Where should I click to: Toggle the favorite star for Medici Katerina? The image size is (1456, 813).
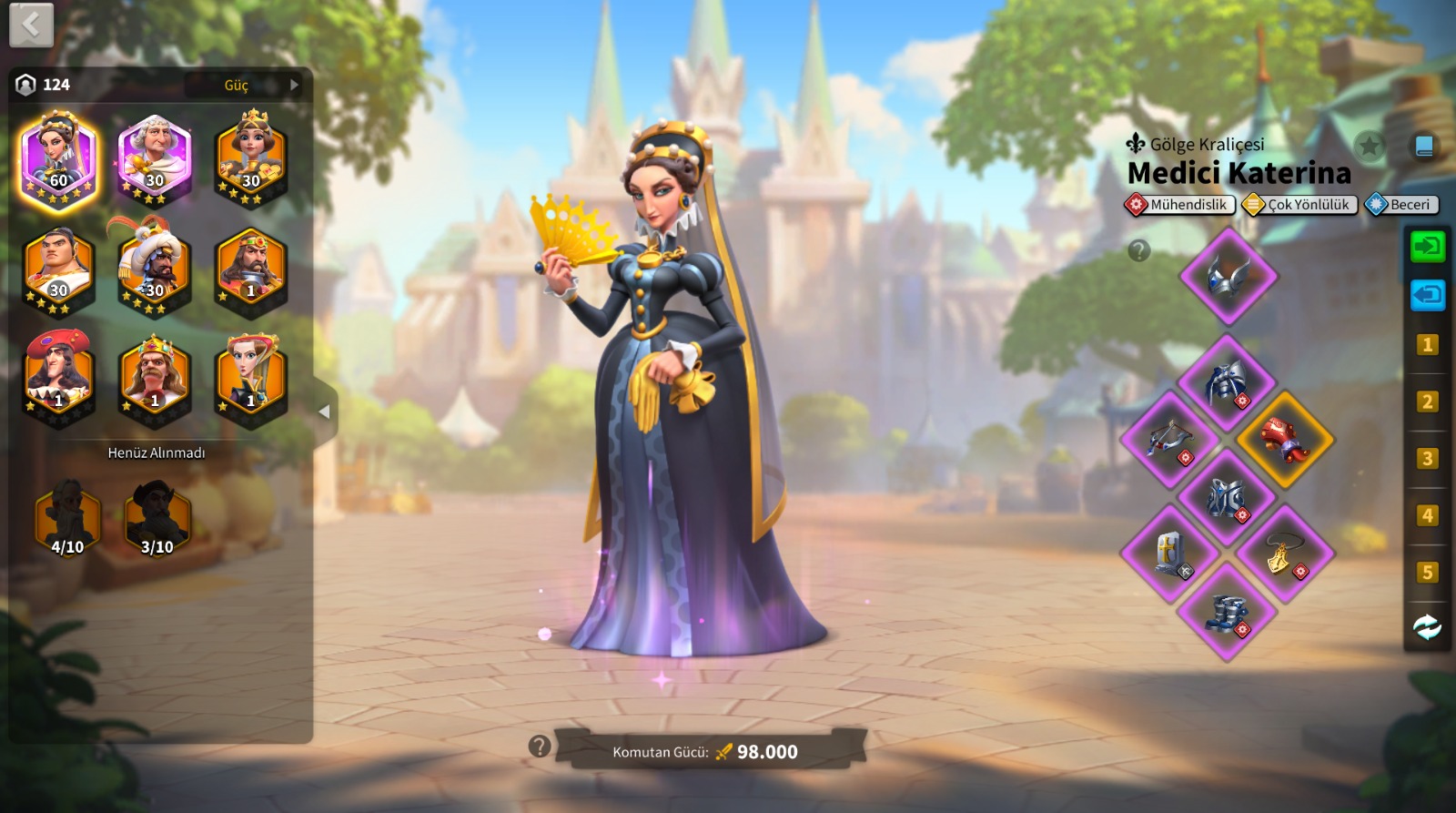click(x=1369, y=146)
